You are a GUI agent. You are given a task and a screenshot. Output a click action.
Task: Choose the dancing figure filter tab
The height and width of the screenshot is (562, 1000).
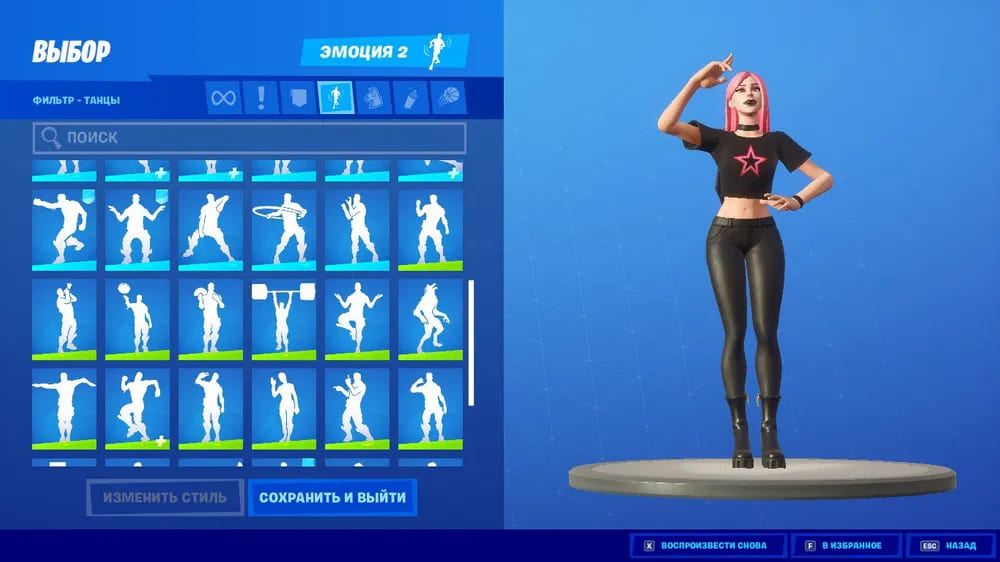tap(335, 98)
